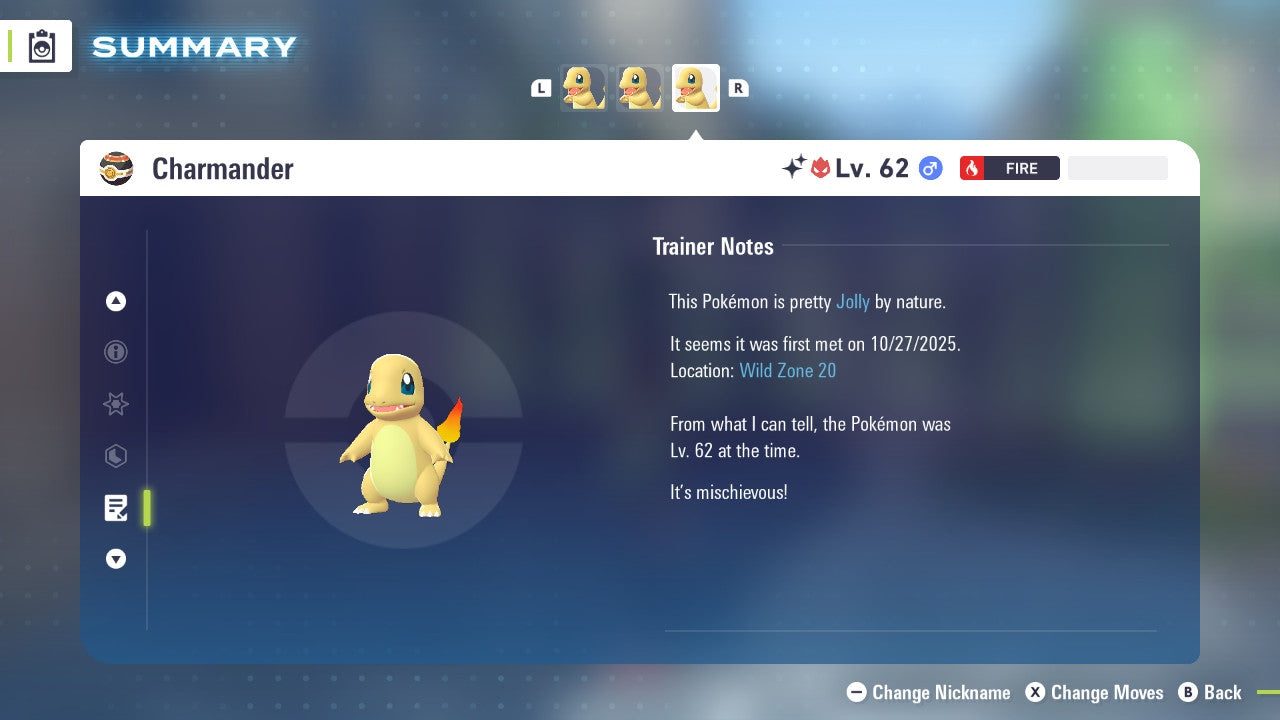Select the middle Charmander party thumbnail

[x=639, y=87]
